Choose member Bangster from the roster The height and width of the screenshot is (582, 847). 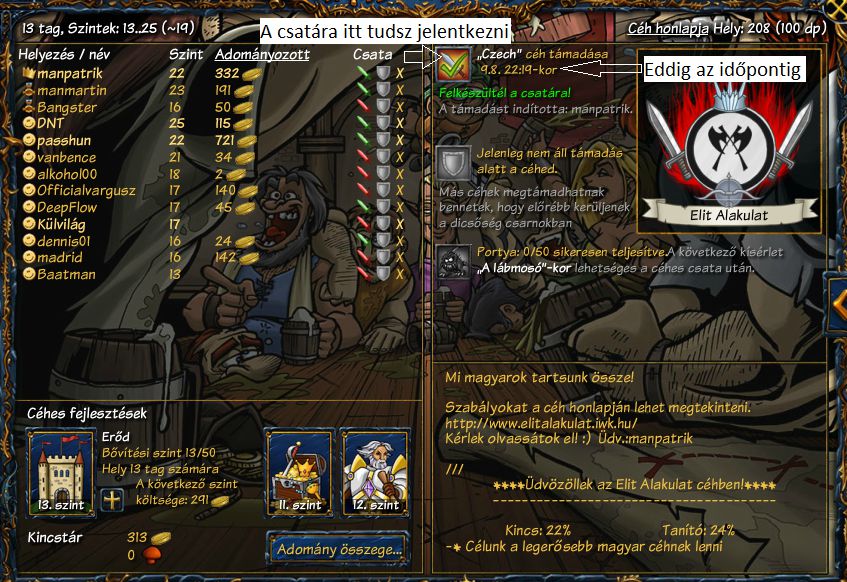tap(67, 107)
